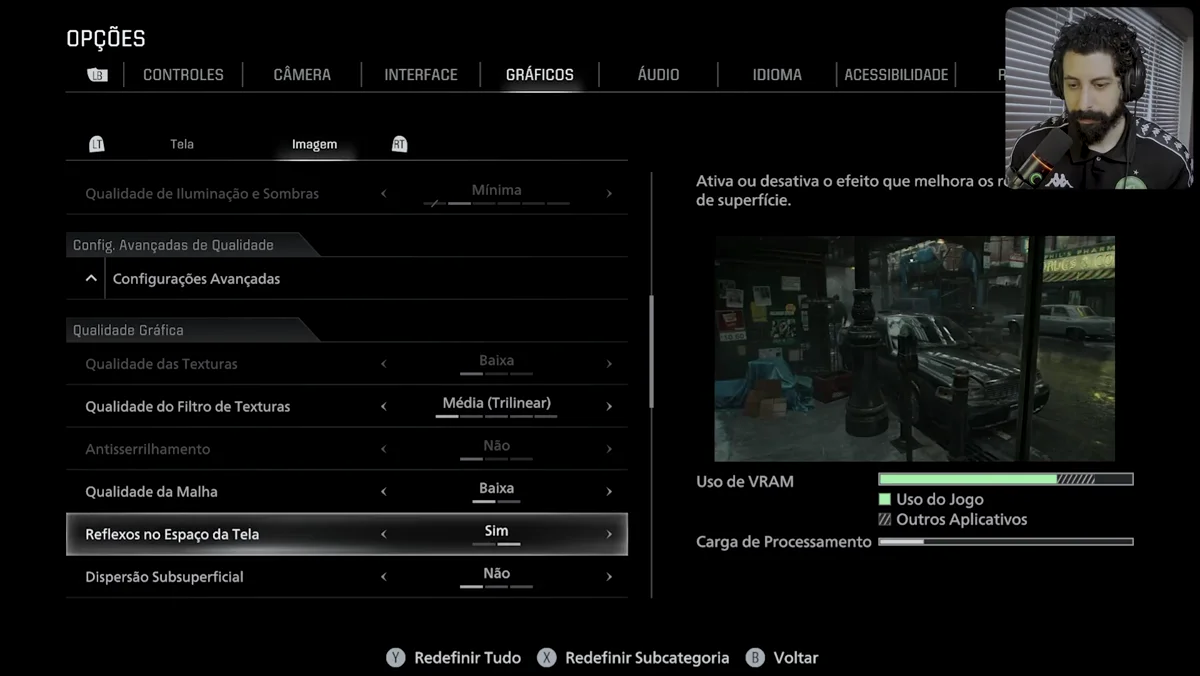Image resolution: width=1200 pixels, height=676 pixels.
Task: Lower Qualidade da Malha using left arrow
Action: click(384, 492)
